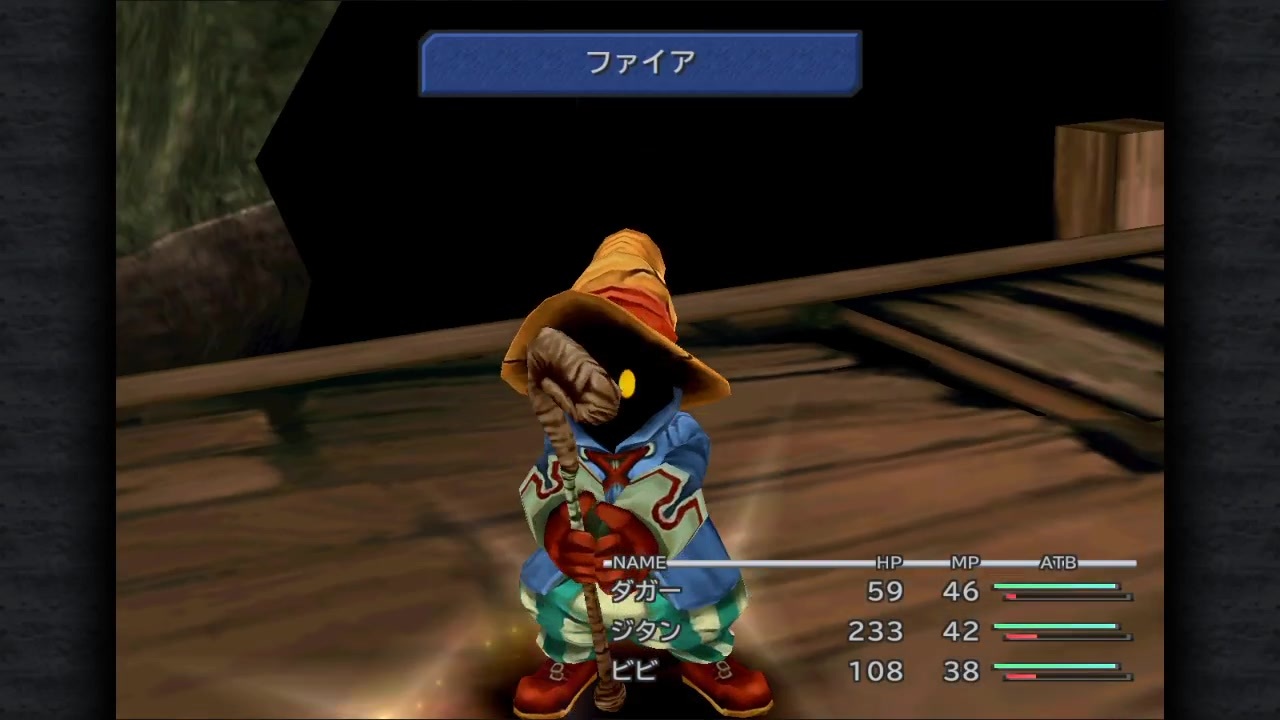Click the HP column header
The image size is (1280, 720).
click(889, 563)
